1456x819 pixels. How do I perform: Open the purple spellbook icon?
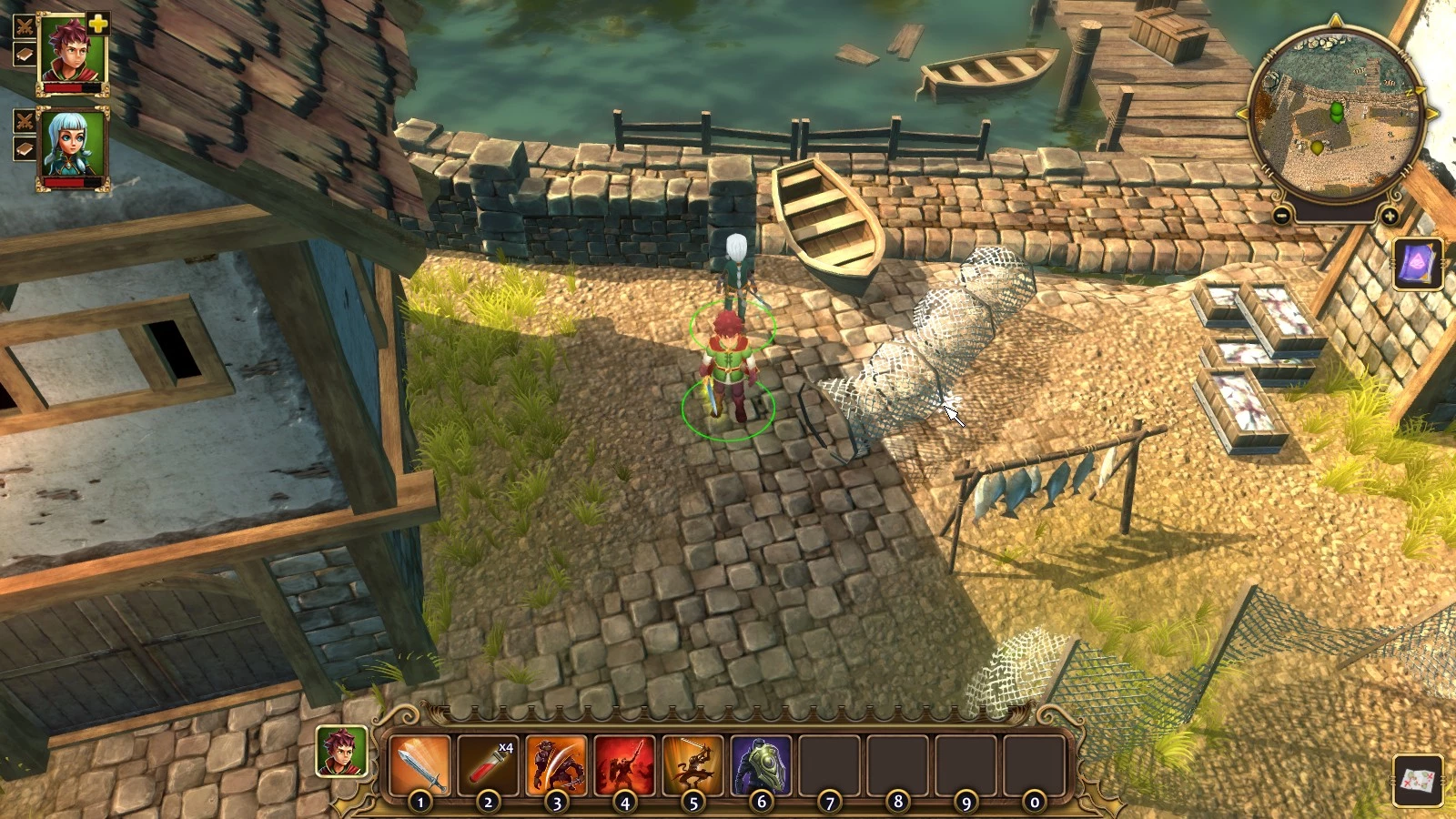1418,265
